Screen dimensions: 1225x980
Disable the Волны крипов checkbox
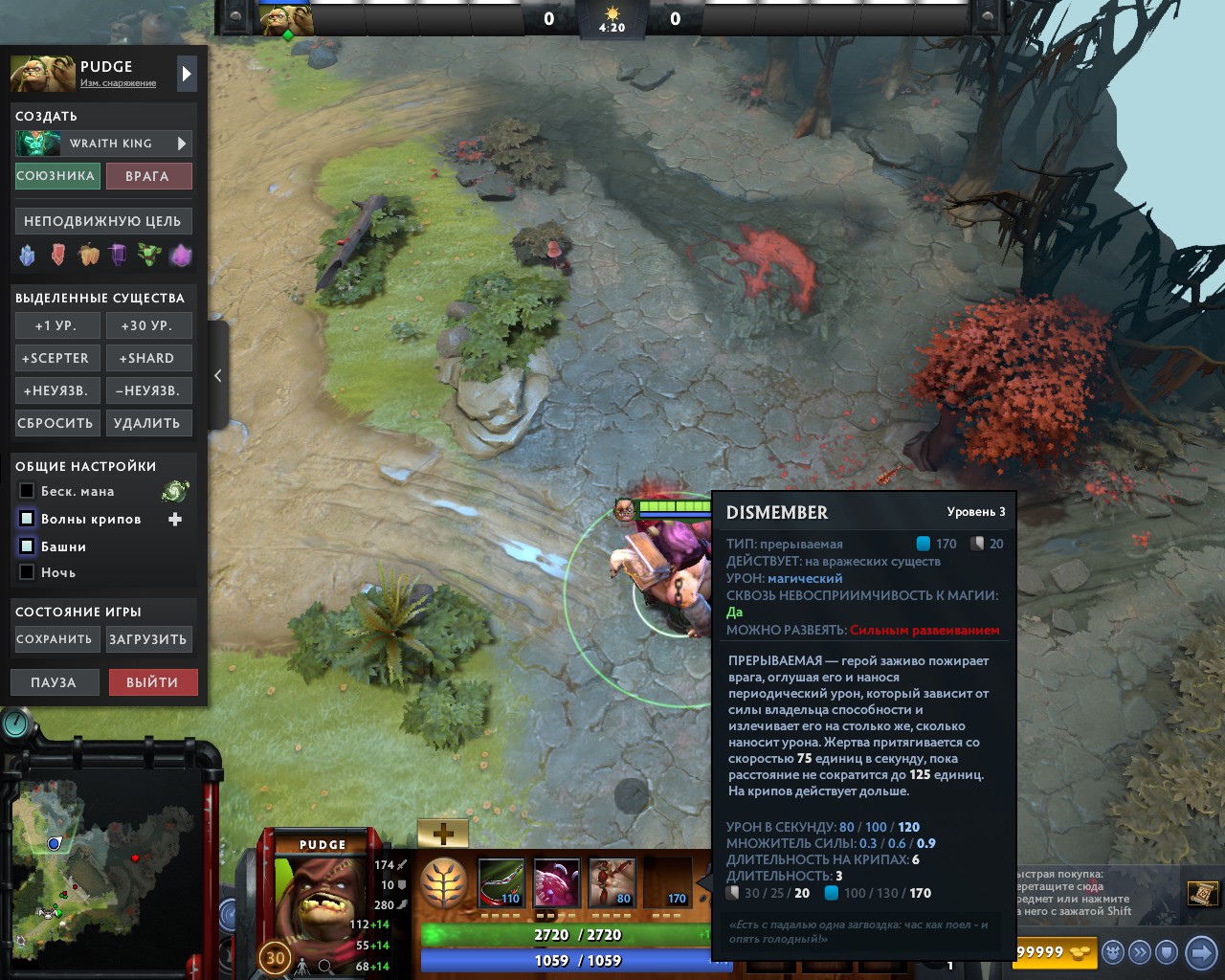pyautogui.click(x=26, y=519)
